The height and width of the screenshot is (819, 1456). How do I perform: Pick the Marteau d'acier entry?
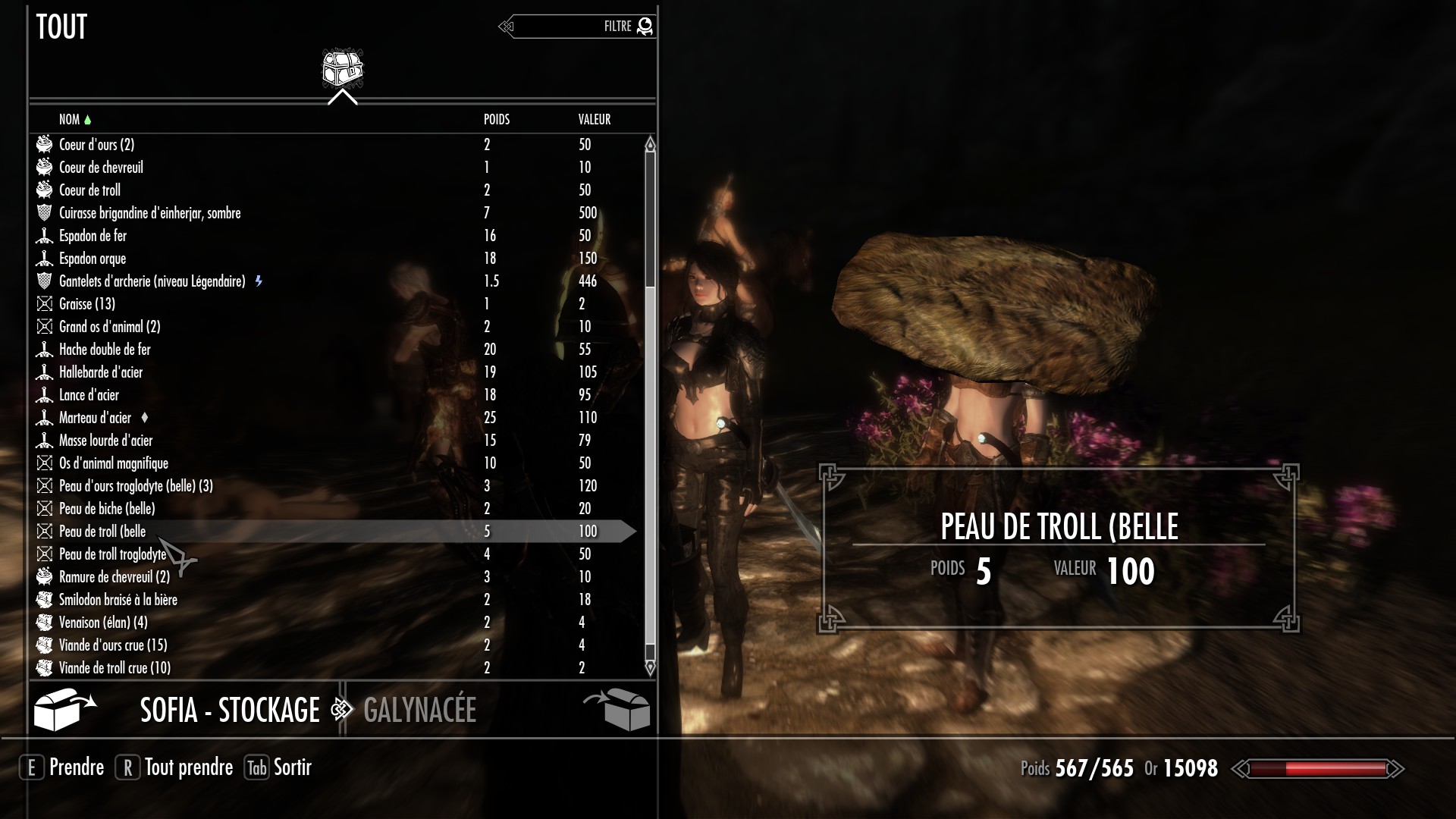point(95,418)
